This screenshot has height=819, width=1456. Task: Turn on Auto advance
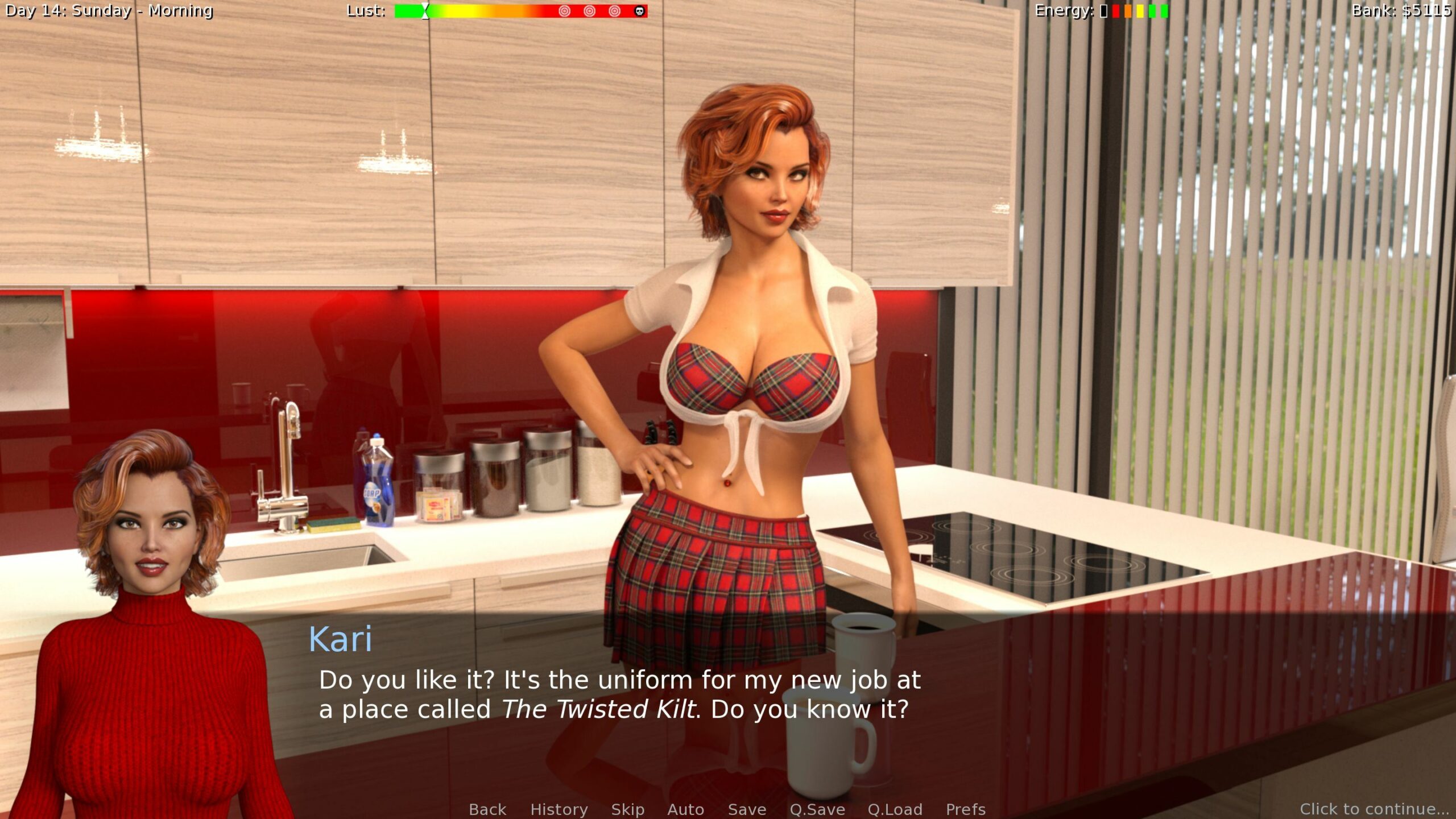[685, 809]
